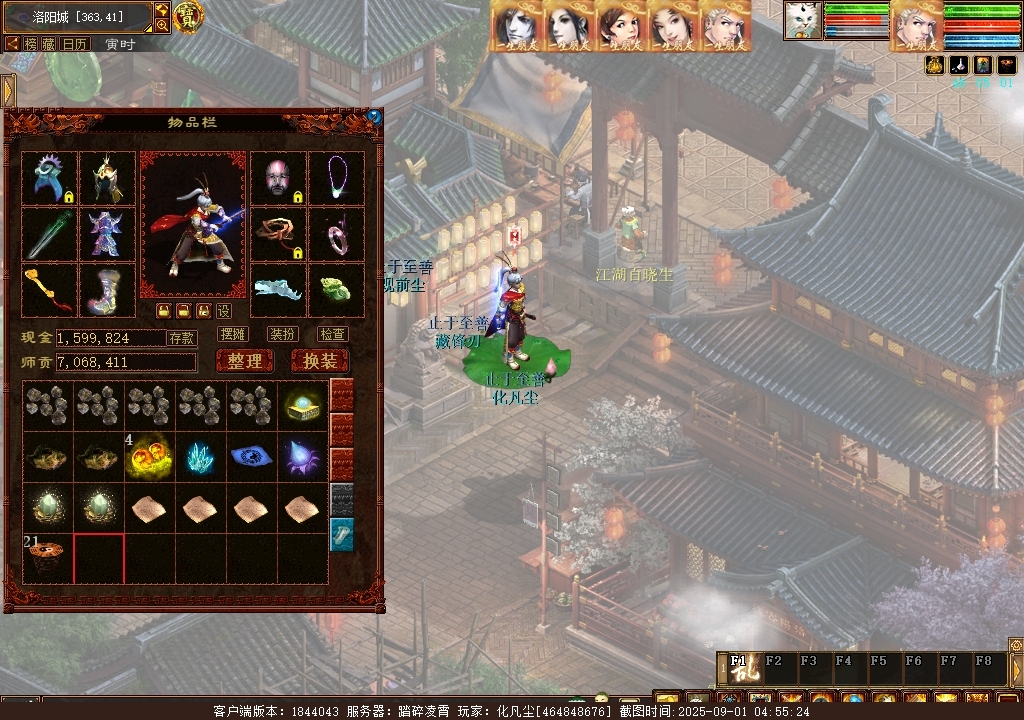
Task: Open the 设 settings button under character portrait
Action: click(x=224, y=311)
